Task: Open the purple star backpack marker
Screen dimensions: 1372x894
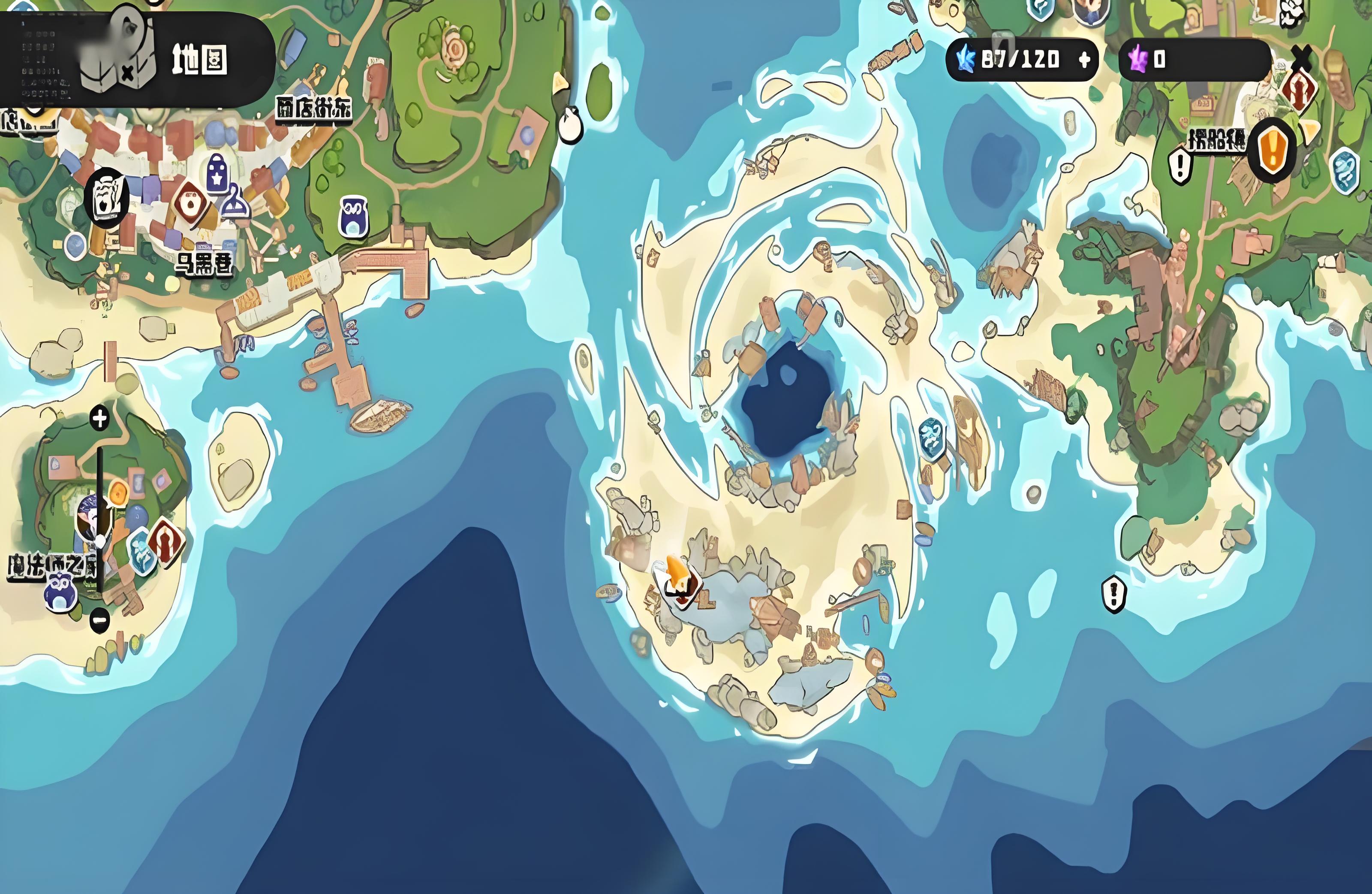Action: click(x=217, y=173)
